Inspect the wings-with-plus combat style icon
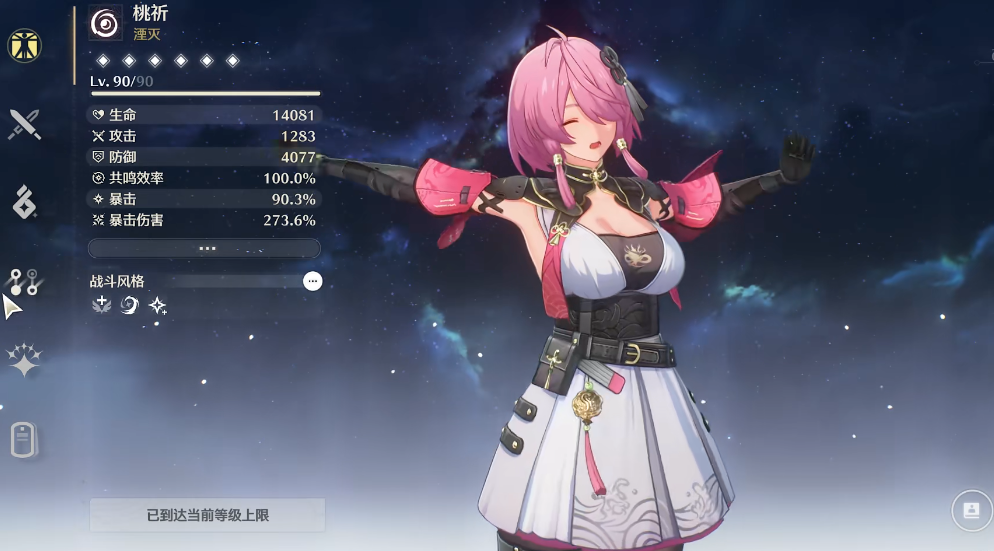The width and height of the screenshot is (994, 551). pos(101,305)
